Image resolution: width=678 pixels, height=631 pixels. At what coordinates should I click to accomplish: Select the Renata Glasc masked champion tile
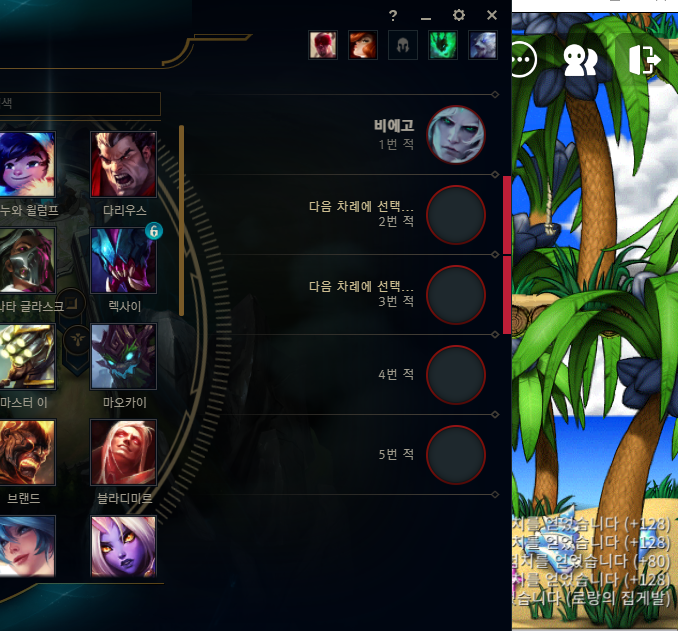coord(27,260)
